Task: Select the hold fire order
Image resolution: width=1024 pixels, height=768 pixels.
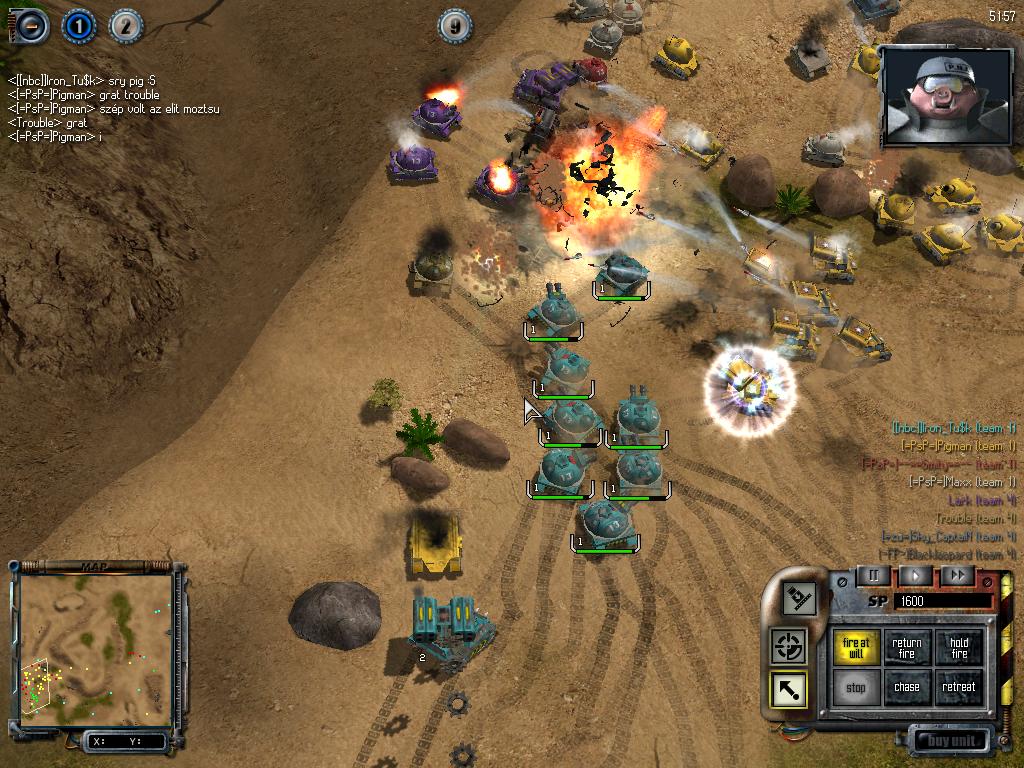Action: [x=959, y=648]
